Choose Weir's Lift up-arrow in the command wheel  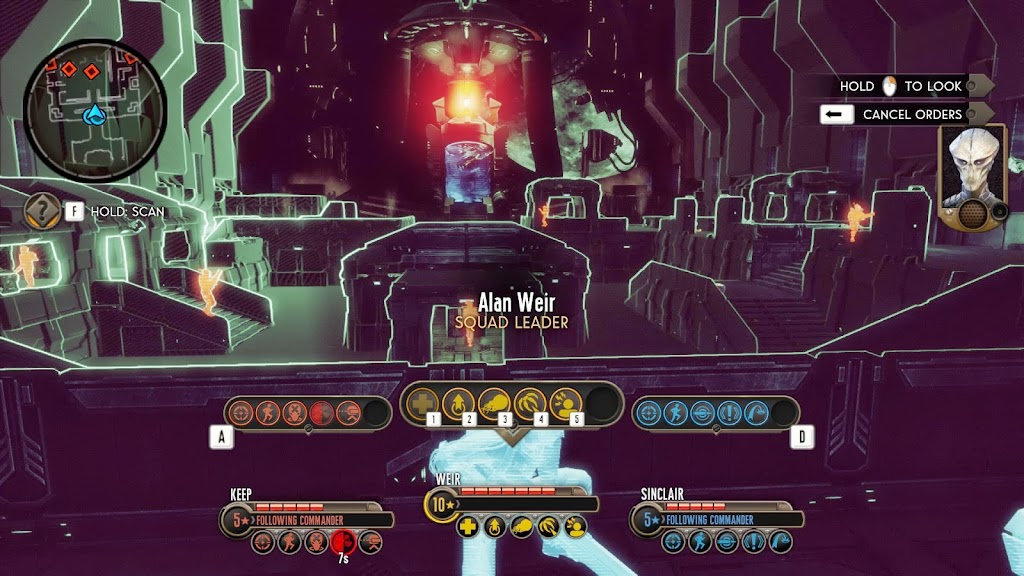pos(458,403)
